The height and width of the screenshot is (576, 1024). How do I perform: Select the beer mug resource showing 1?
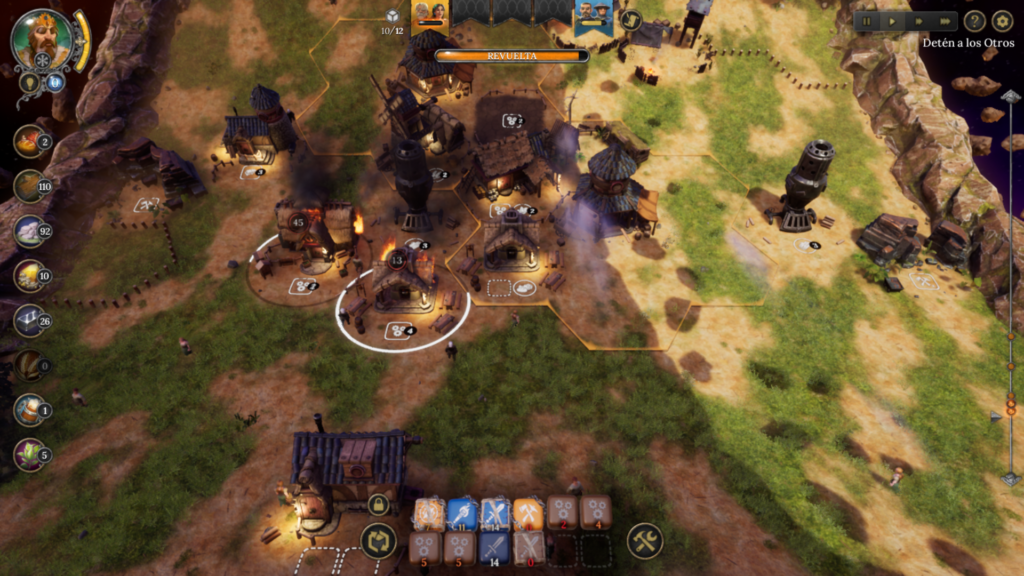coord(29,409)
